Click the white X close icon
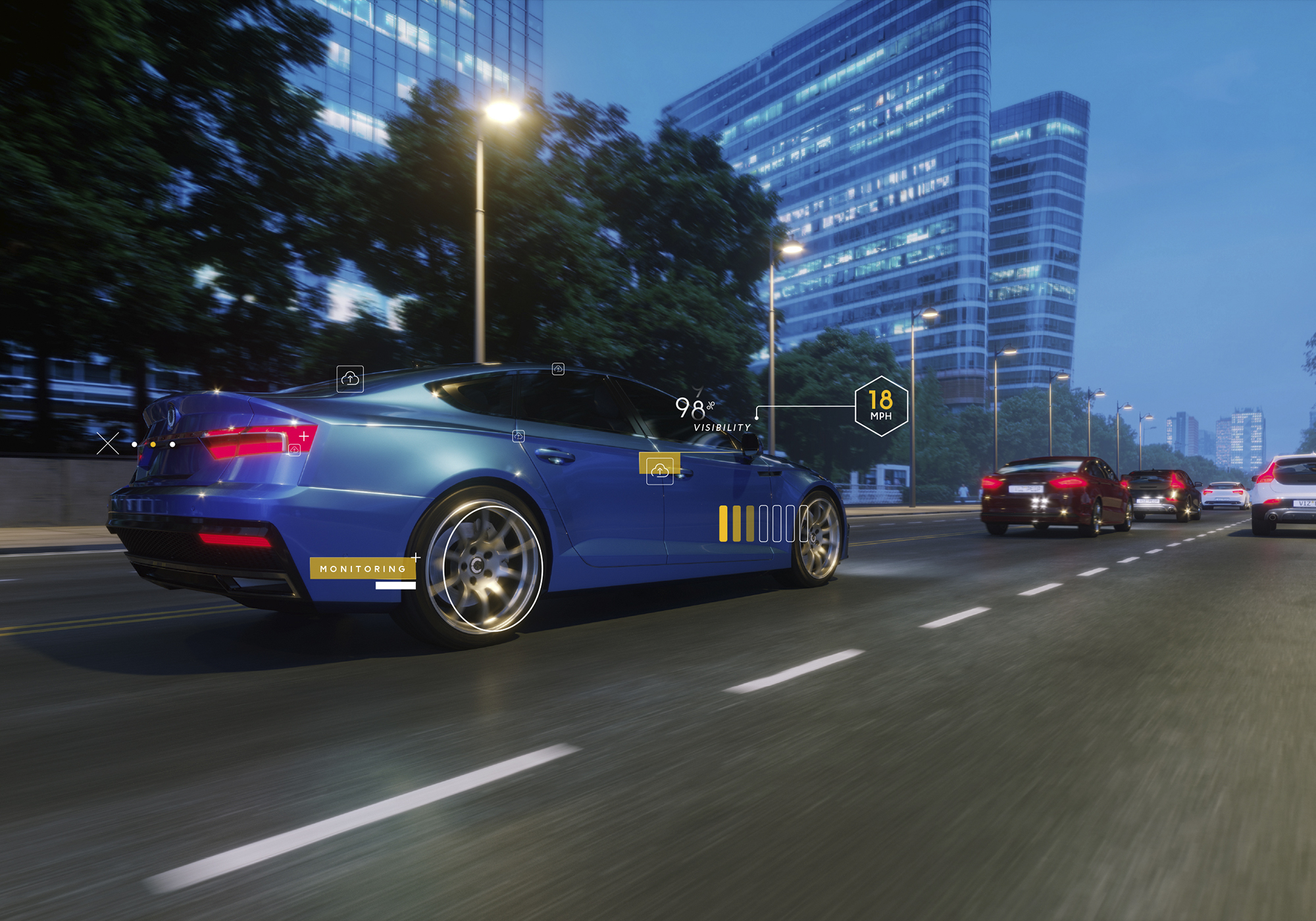Image resolution: width=1316 pixels, height=921 pixels. pyautogui.click(x=108, y=443)
